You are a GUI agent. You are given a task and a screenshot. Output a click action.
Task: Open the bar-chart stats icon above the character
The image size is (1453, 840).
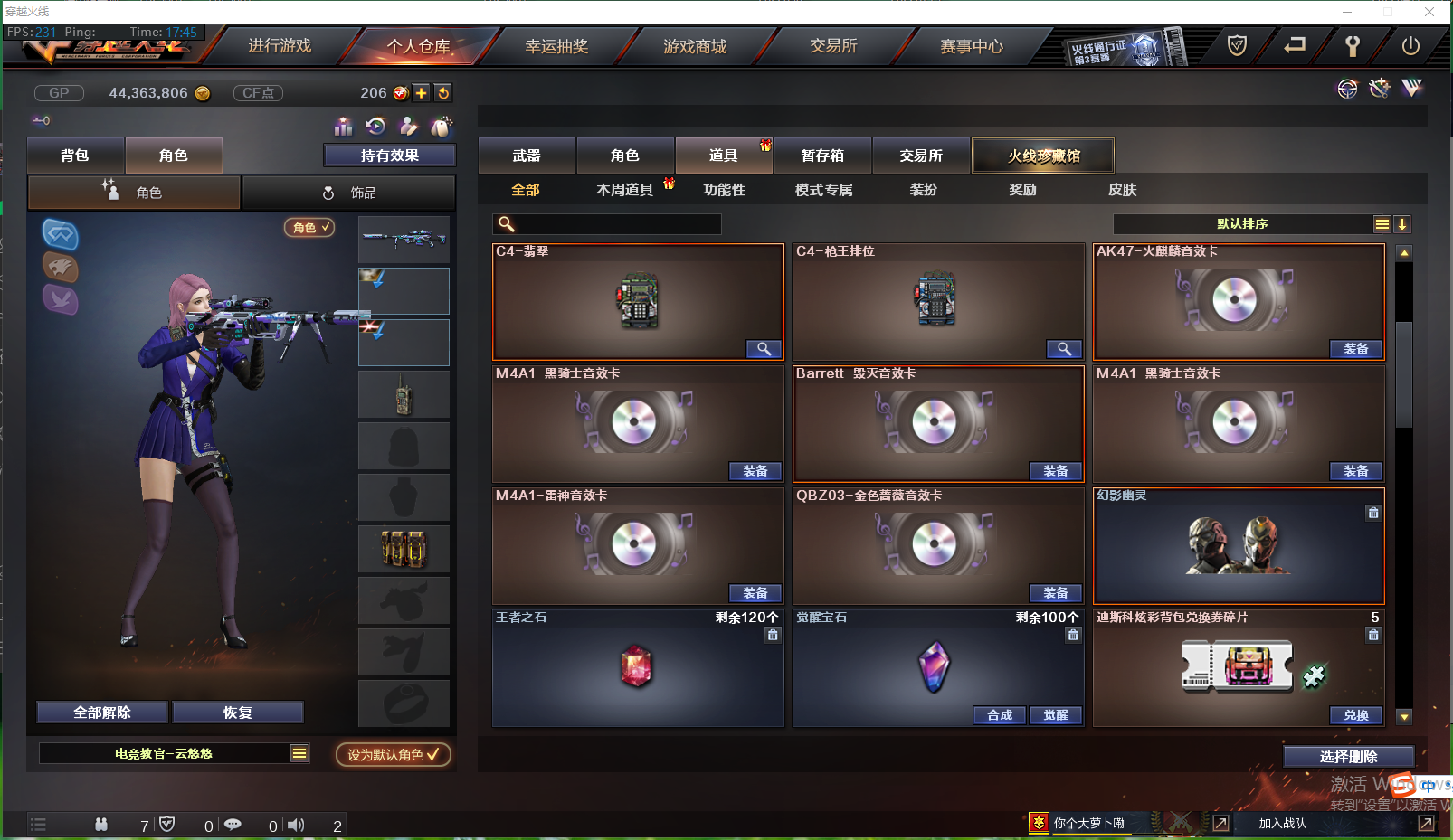343,127
